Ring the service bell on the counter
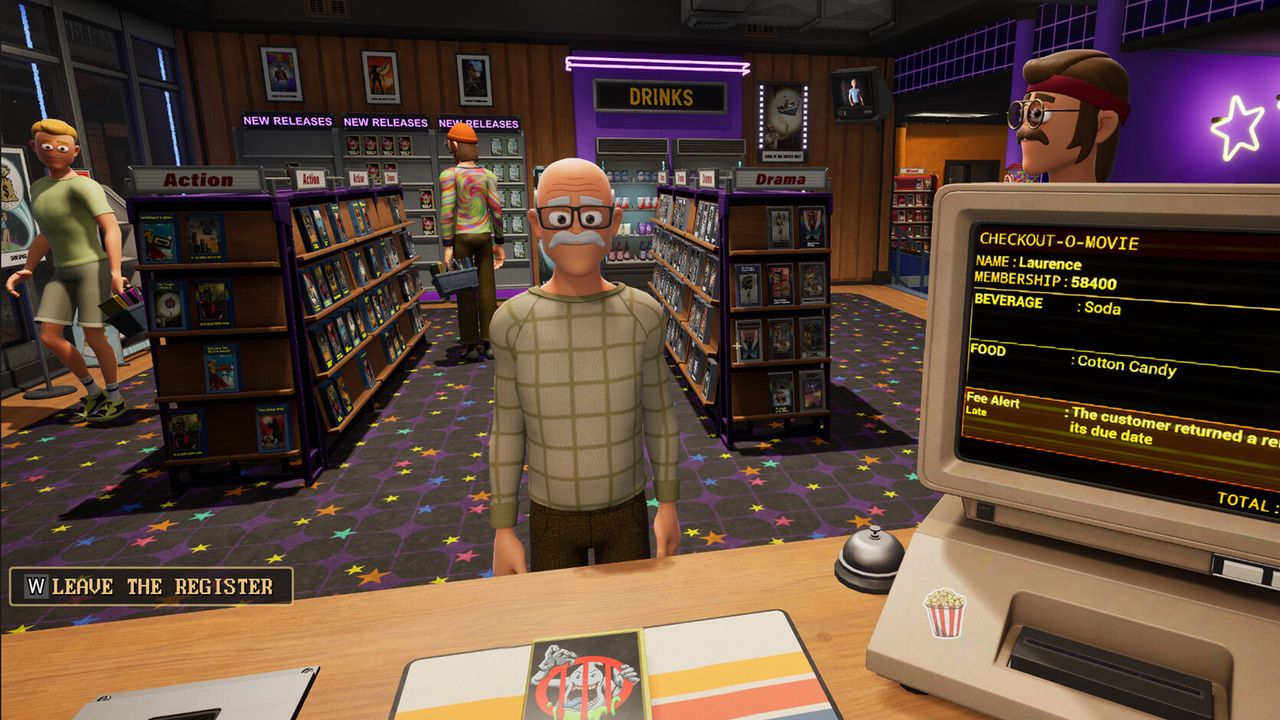Screen dimensions: 1280x720 tap(872, 552)
